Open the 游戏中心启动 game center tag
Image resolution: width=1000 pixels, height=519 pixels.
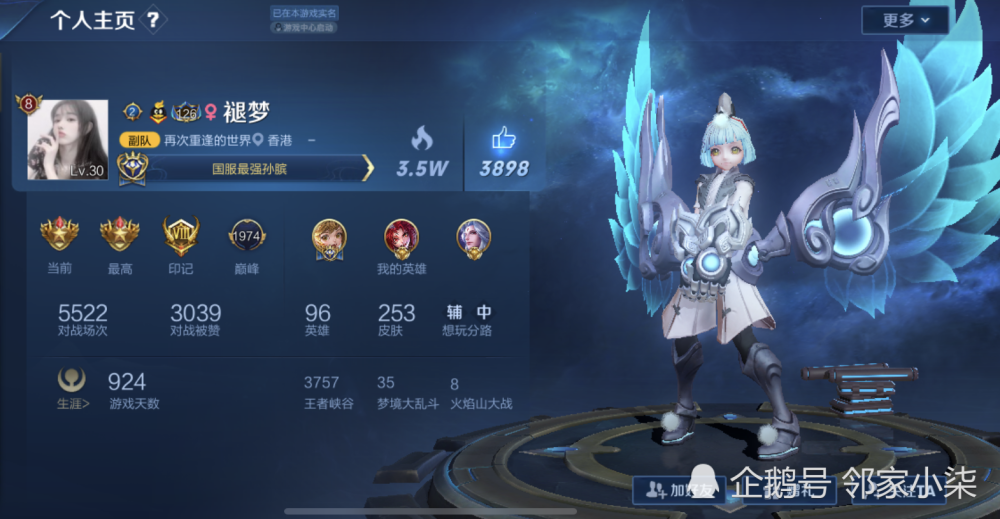click(305, 27)
